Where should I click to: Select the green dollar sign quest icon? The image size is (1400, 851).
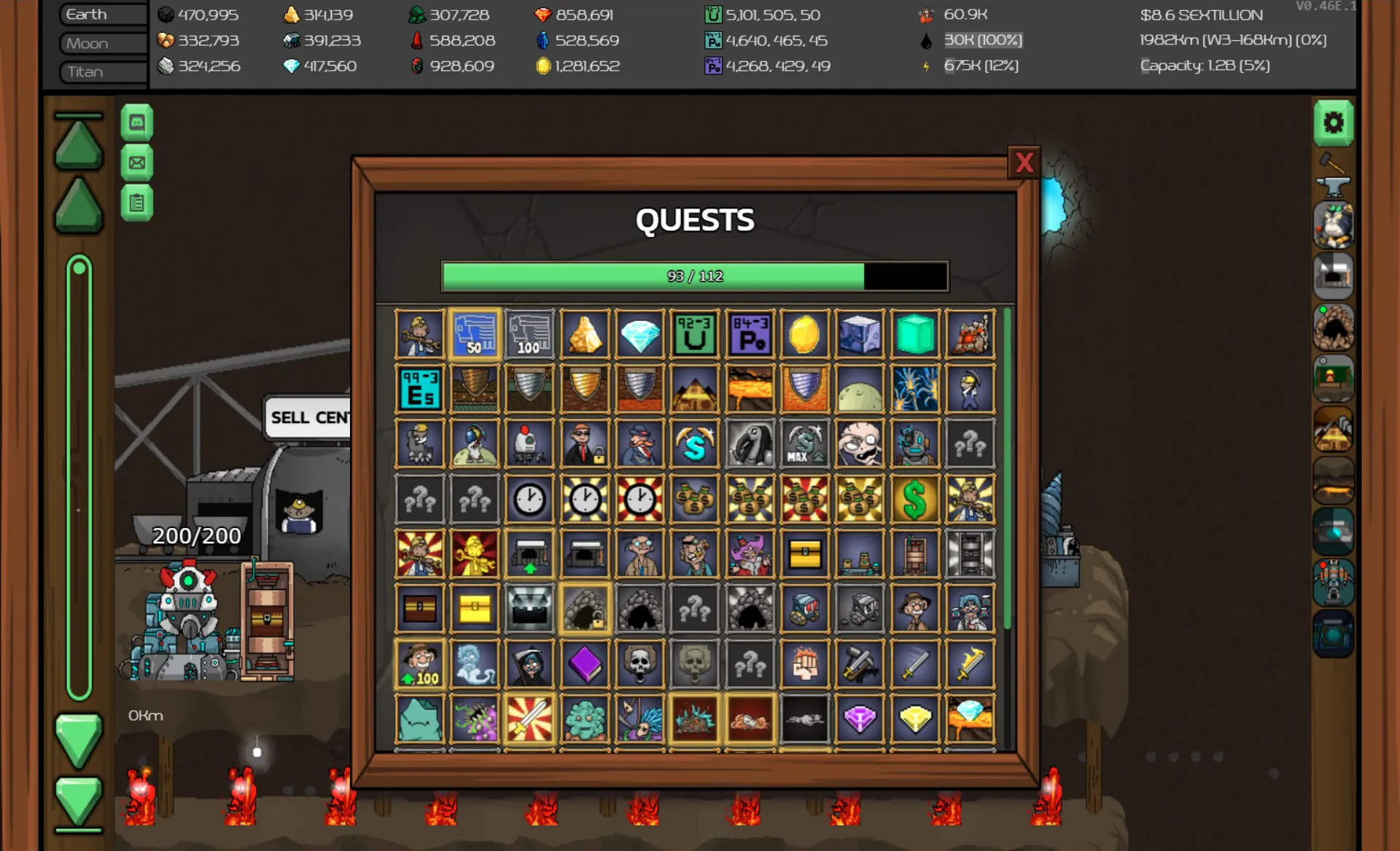click(915, 499)
